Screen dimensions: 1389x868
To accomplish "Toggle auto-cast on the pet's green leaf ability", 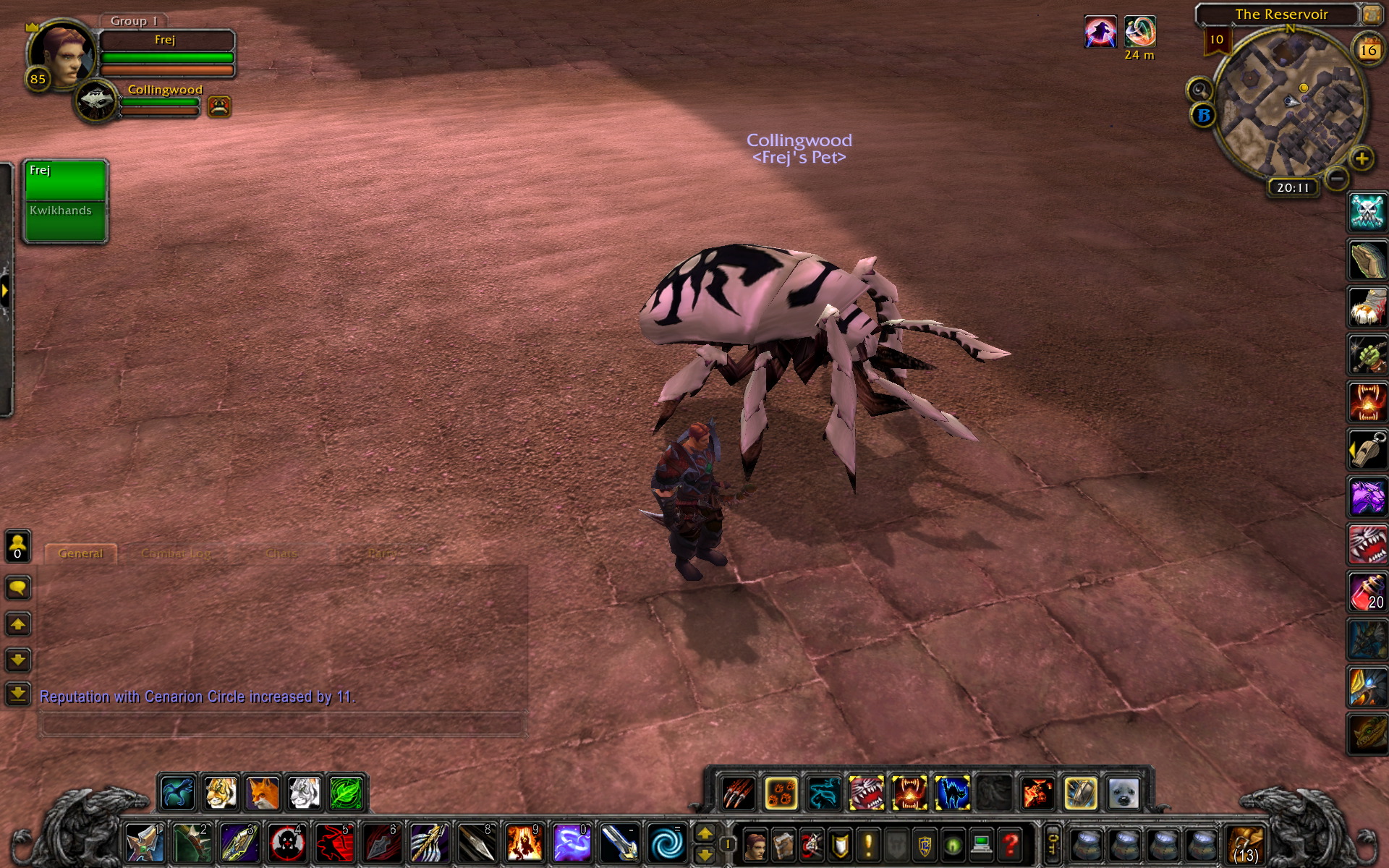I will click(346, 793).
